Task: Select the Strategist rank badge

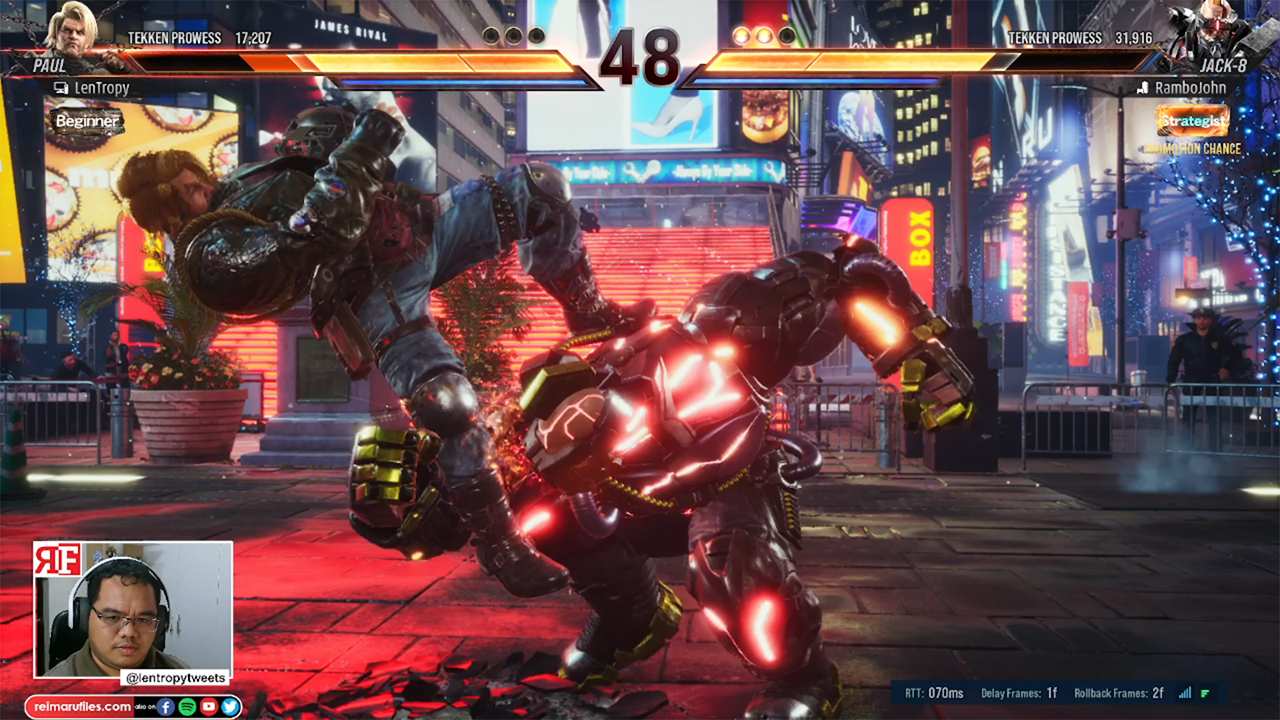Action: (1192, 121)
